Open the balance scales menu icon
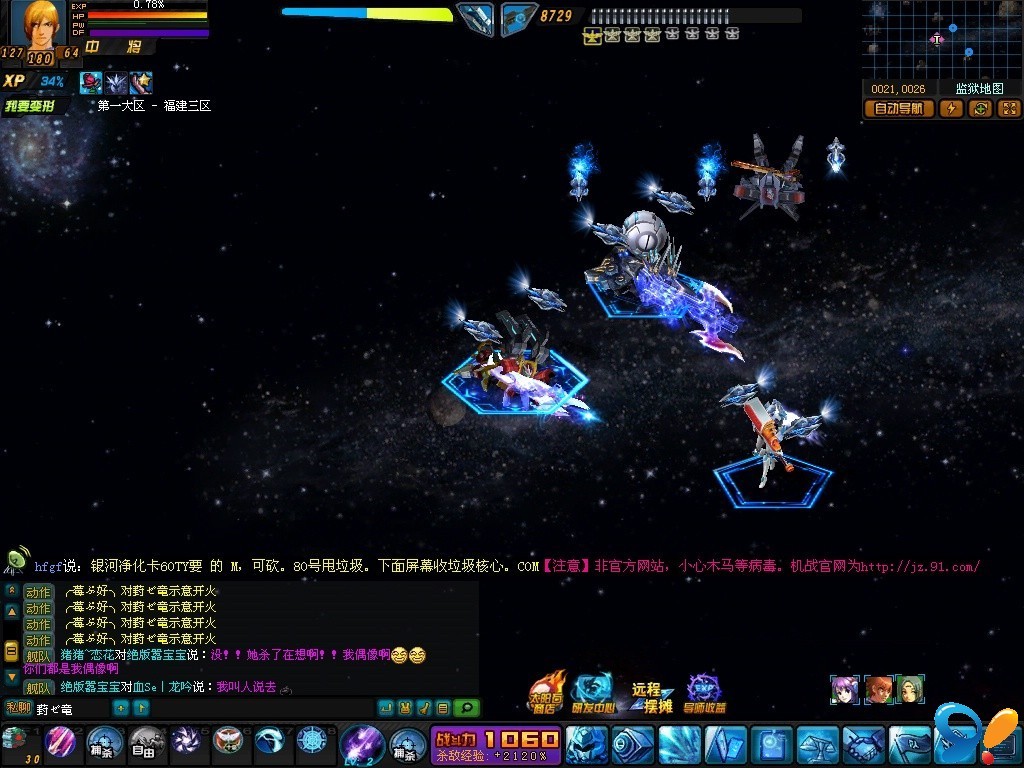The image size is (1024, 768). pyautogui.click(x=816, y=744)
